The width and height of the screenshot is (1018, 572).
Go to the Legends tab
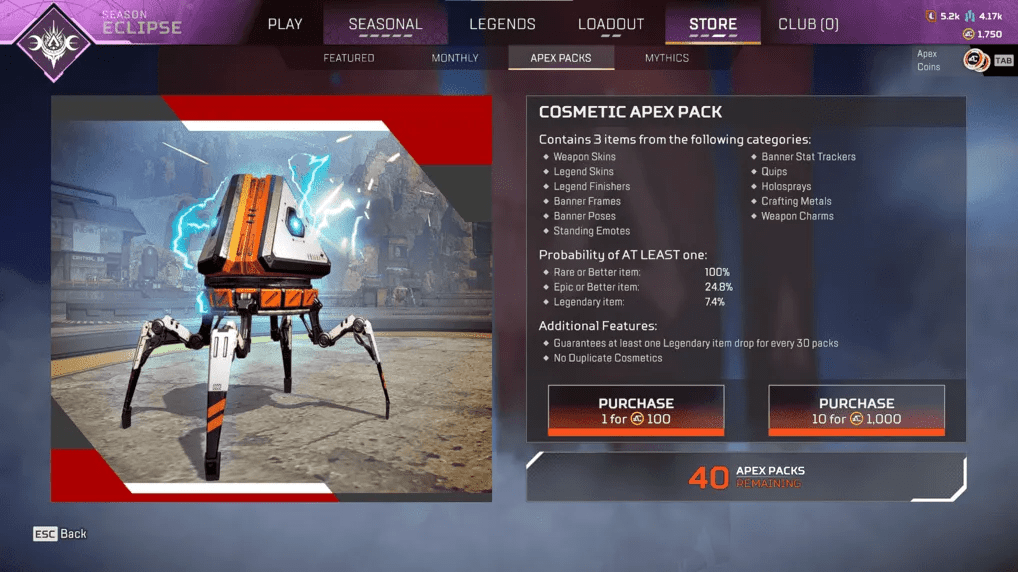point(502,24)
